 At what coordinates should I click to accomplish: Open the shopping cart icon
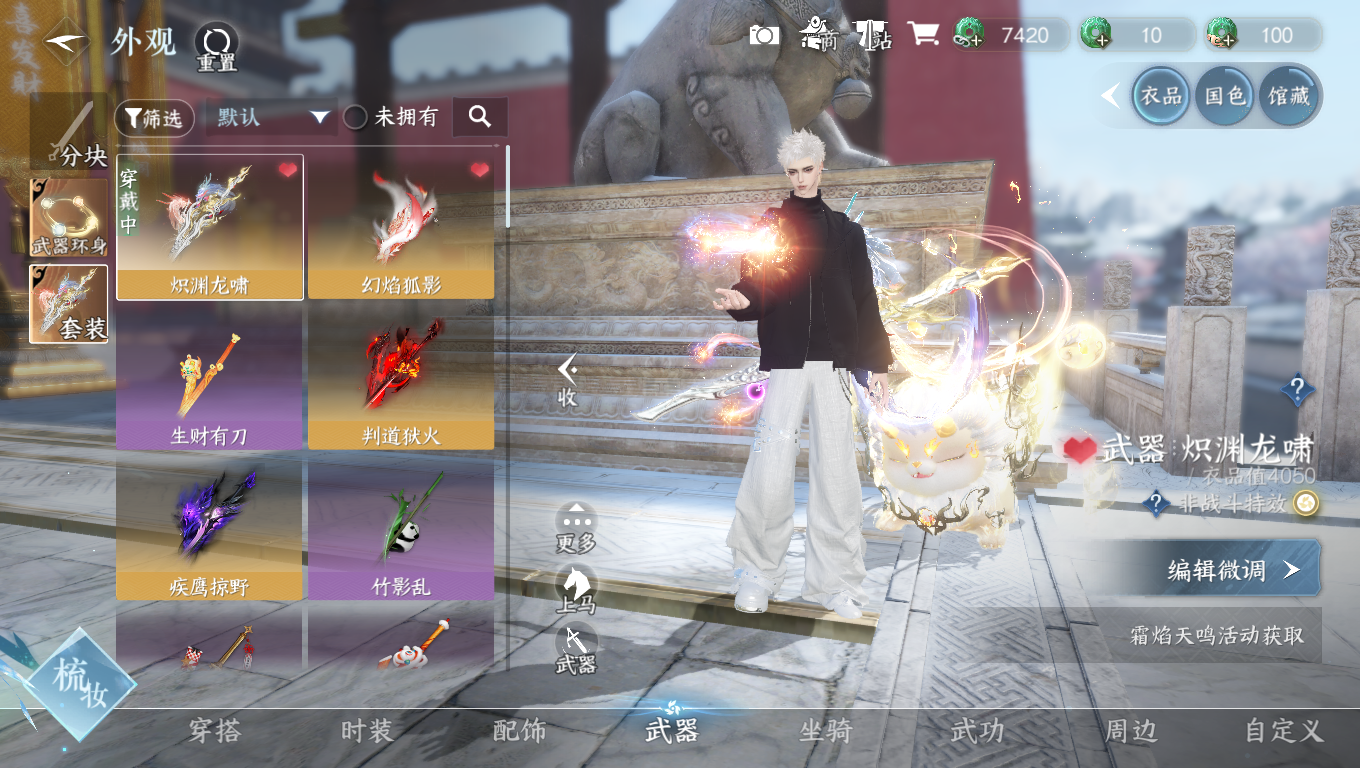tap(922, 35)
